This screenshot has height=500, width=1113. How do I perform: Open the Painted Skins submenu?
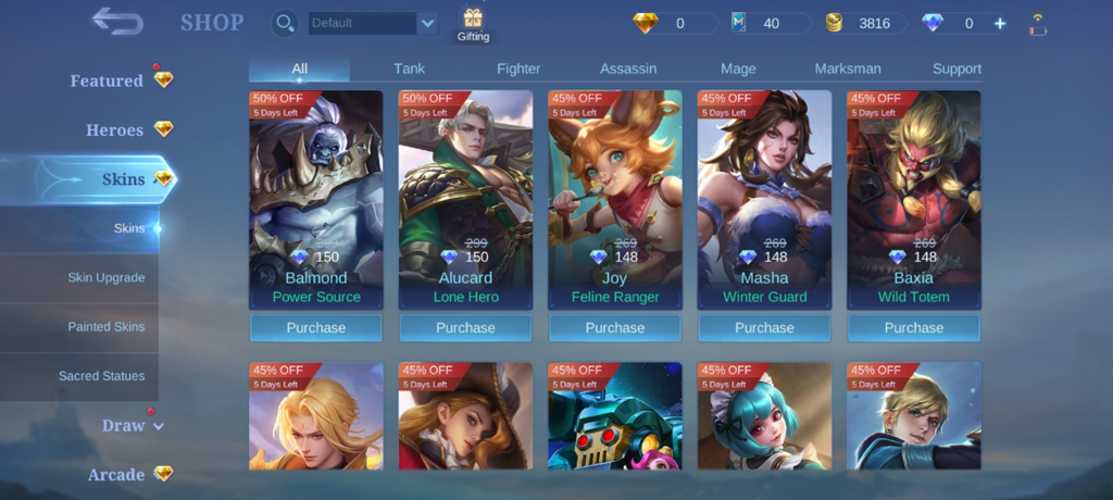(106, 327)
